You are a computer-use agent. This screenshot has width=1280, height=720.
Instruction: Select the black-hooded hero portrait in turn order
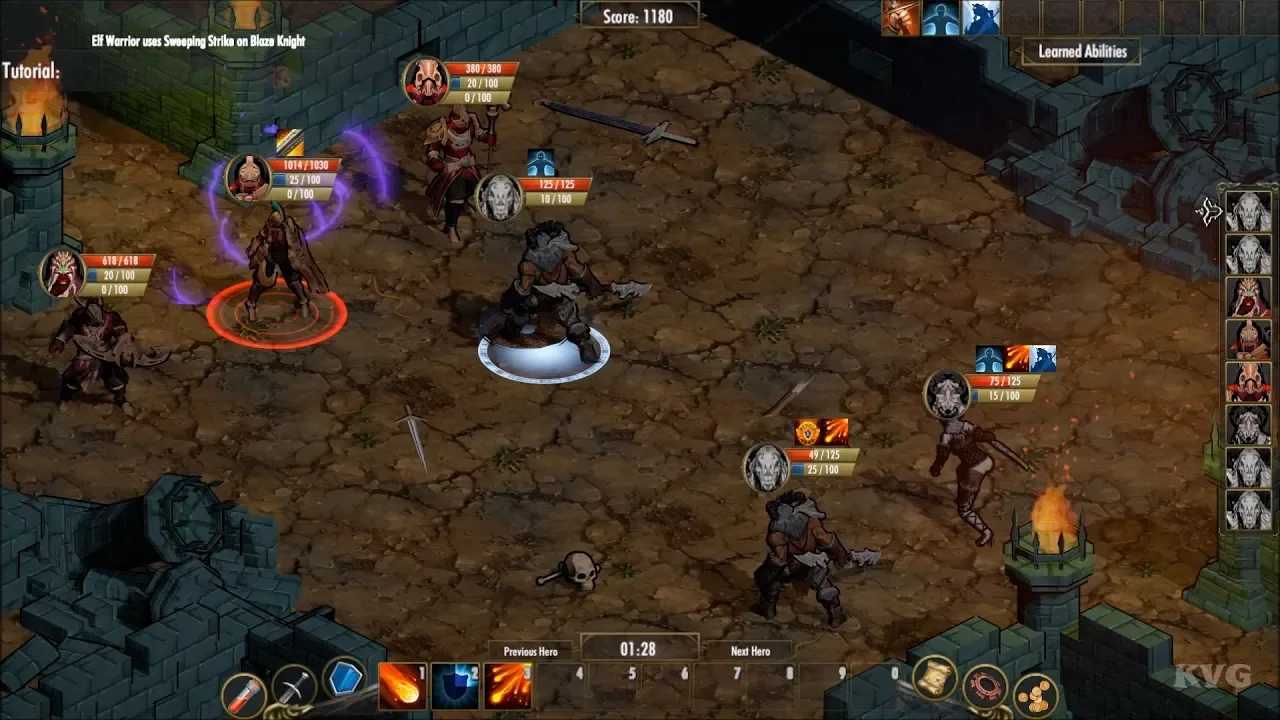1248,425
